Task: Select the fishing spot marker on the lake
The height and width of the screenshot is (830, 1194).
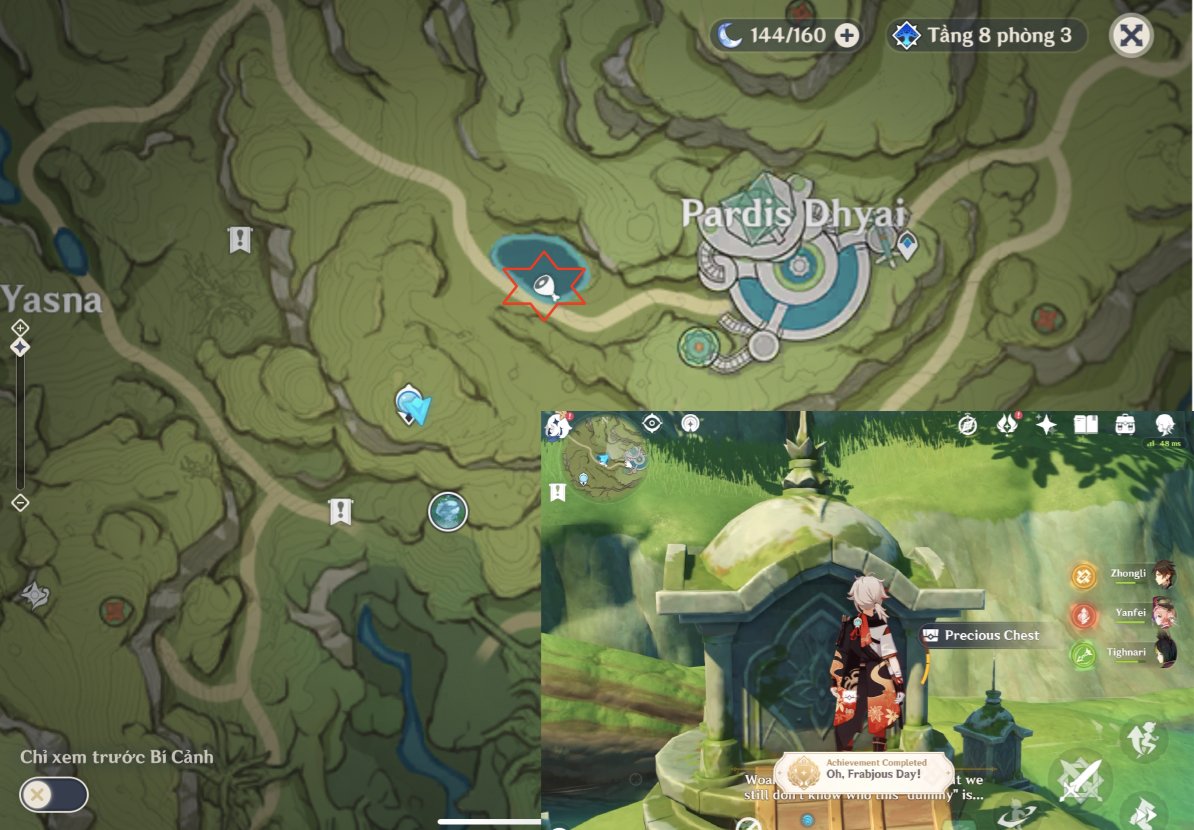Action: click(x=543, y=286)
